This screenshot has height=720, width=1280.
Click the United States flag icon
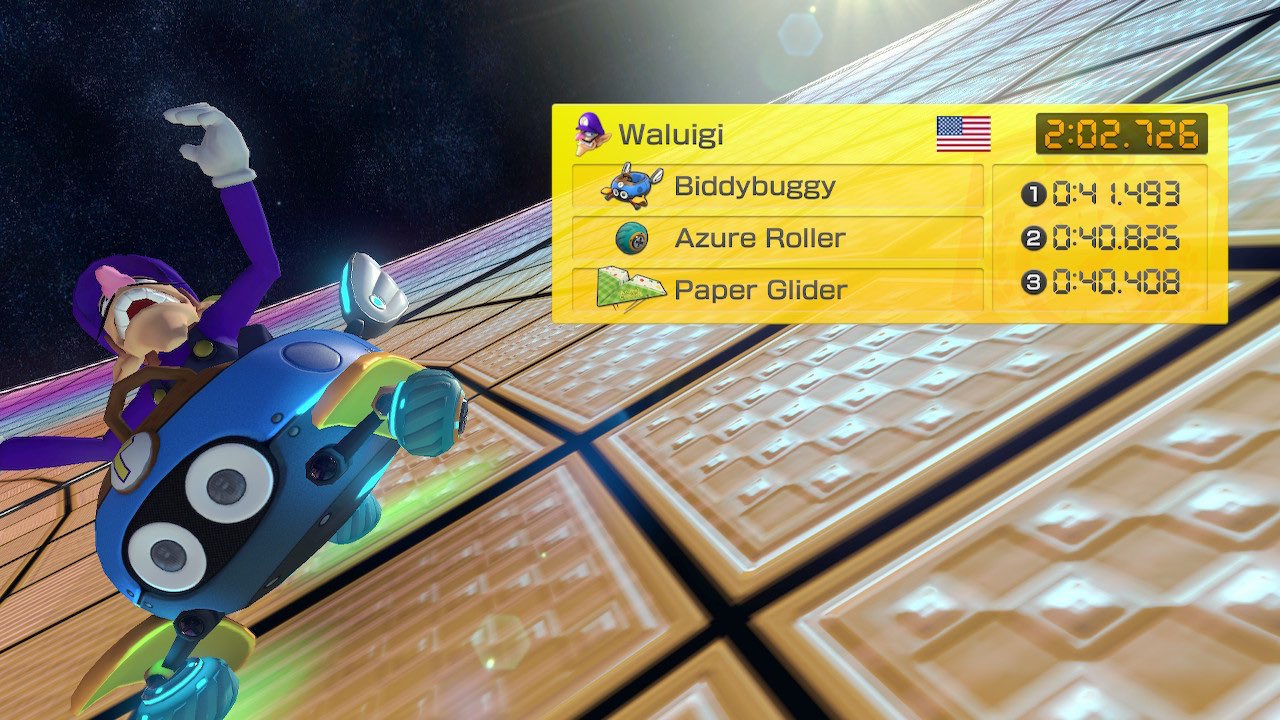point(963,134)
